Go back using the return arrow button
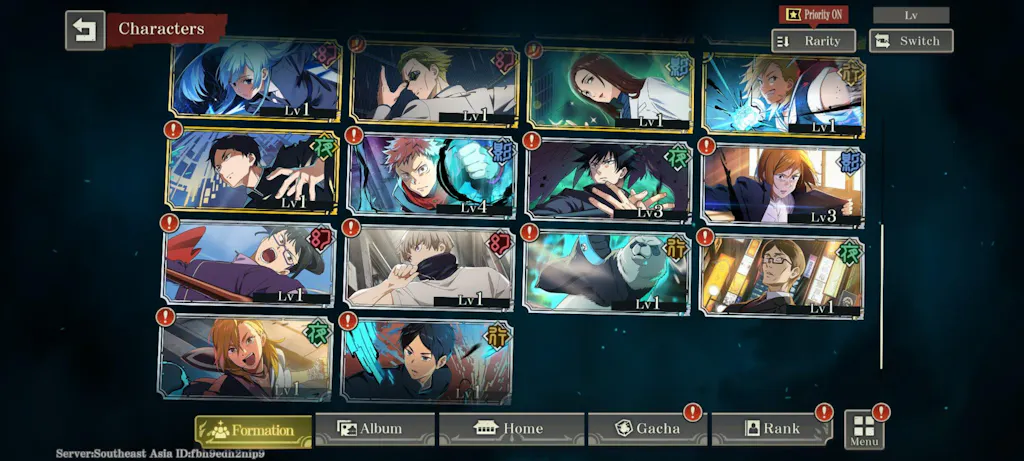Viewport: 1024px width, 461px height. pyautogui.click(x=84, y=30)
